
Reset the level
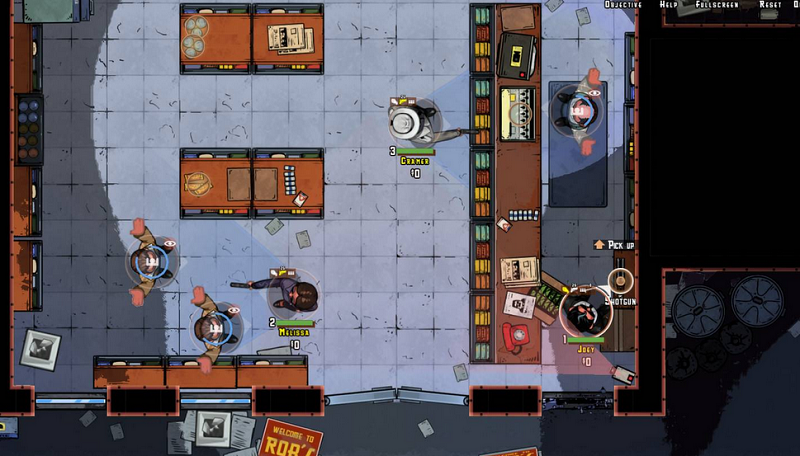tap(770, 5)
